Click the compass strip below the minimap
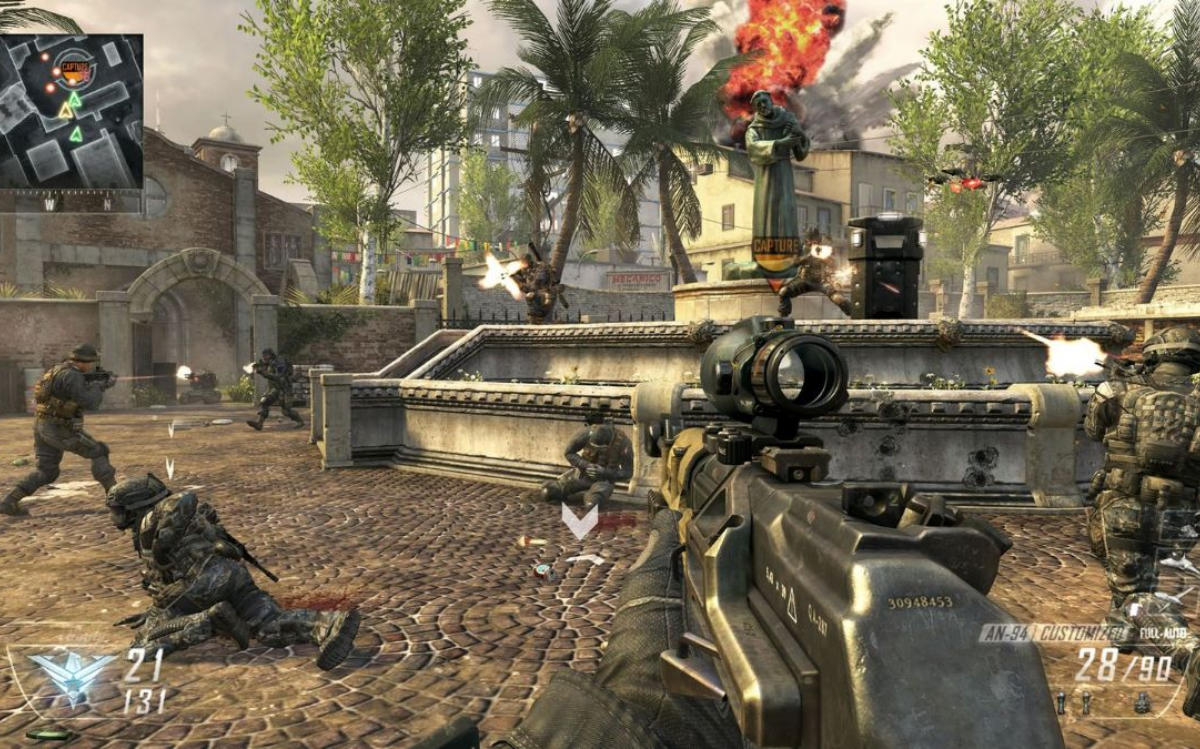Image resolution: width=1200 pixels, height=749 pixels. point(71,203)
